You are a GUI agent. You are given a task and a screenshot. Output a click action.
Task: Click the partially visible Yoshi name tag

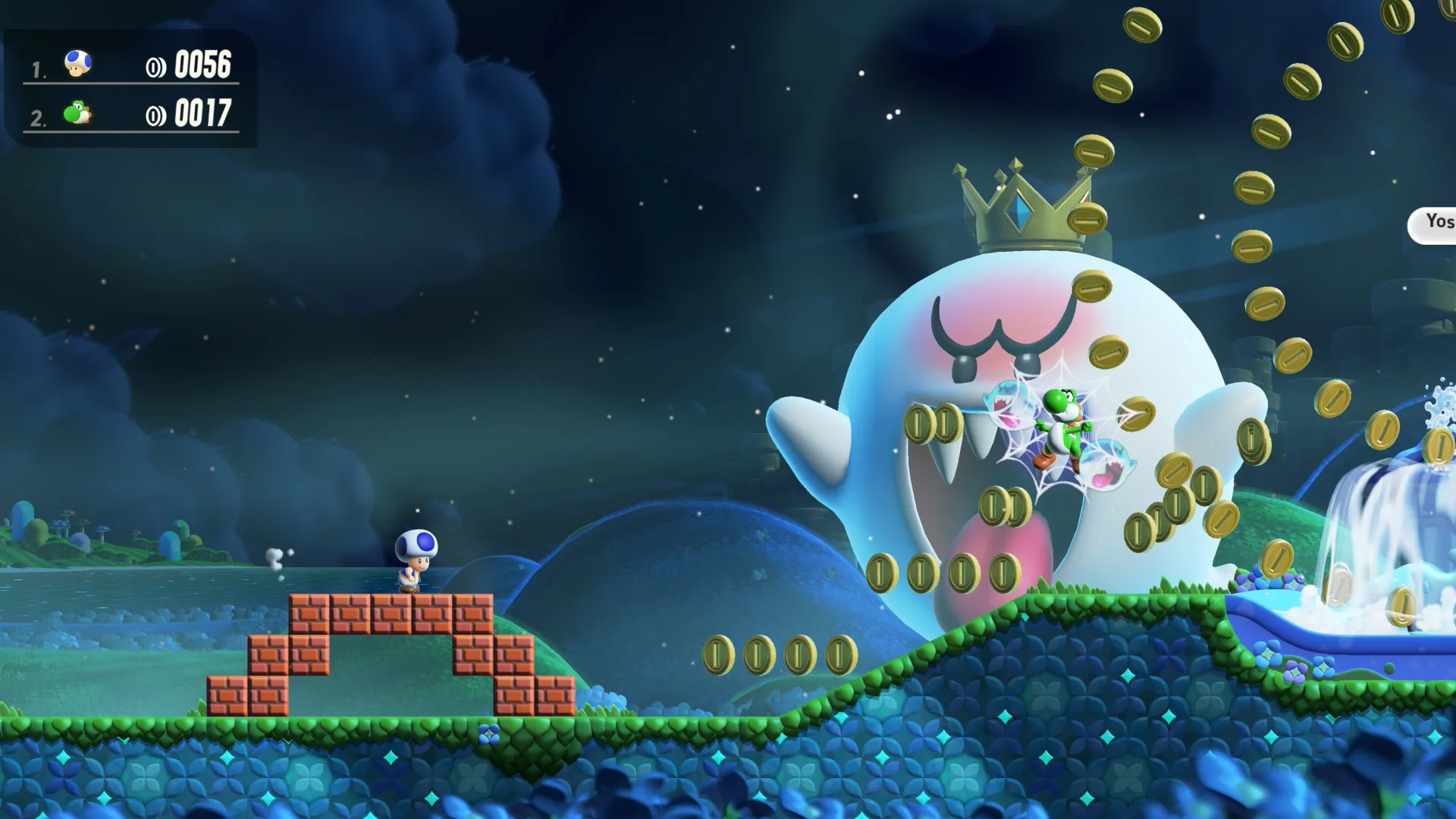(1436, 224)
